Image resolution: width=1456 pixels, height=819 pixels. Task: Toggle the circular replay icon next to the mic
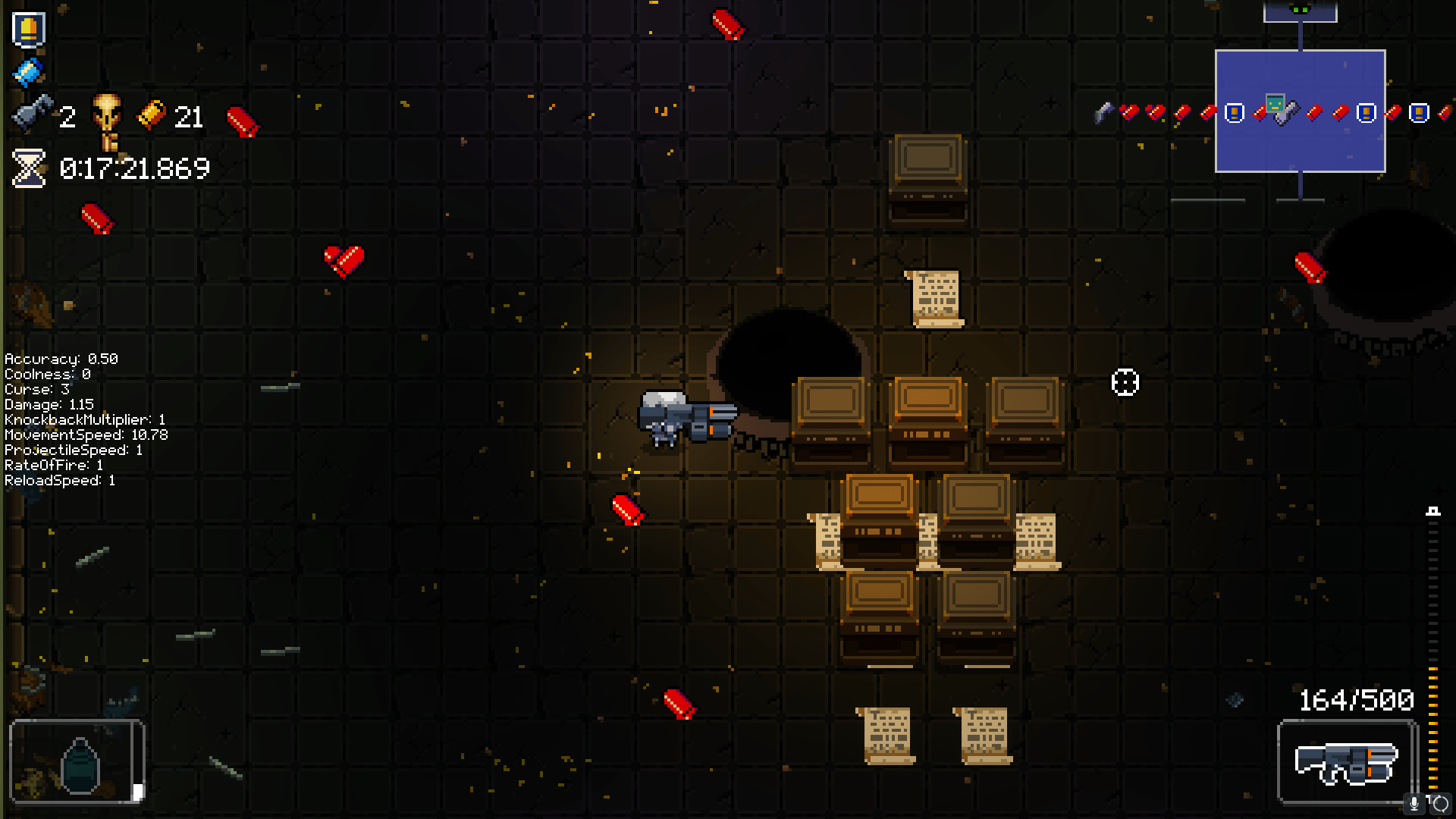pos(1439,803)
